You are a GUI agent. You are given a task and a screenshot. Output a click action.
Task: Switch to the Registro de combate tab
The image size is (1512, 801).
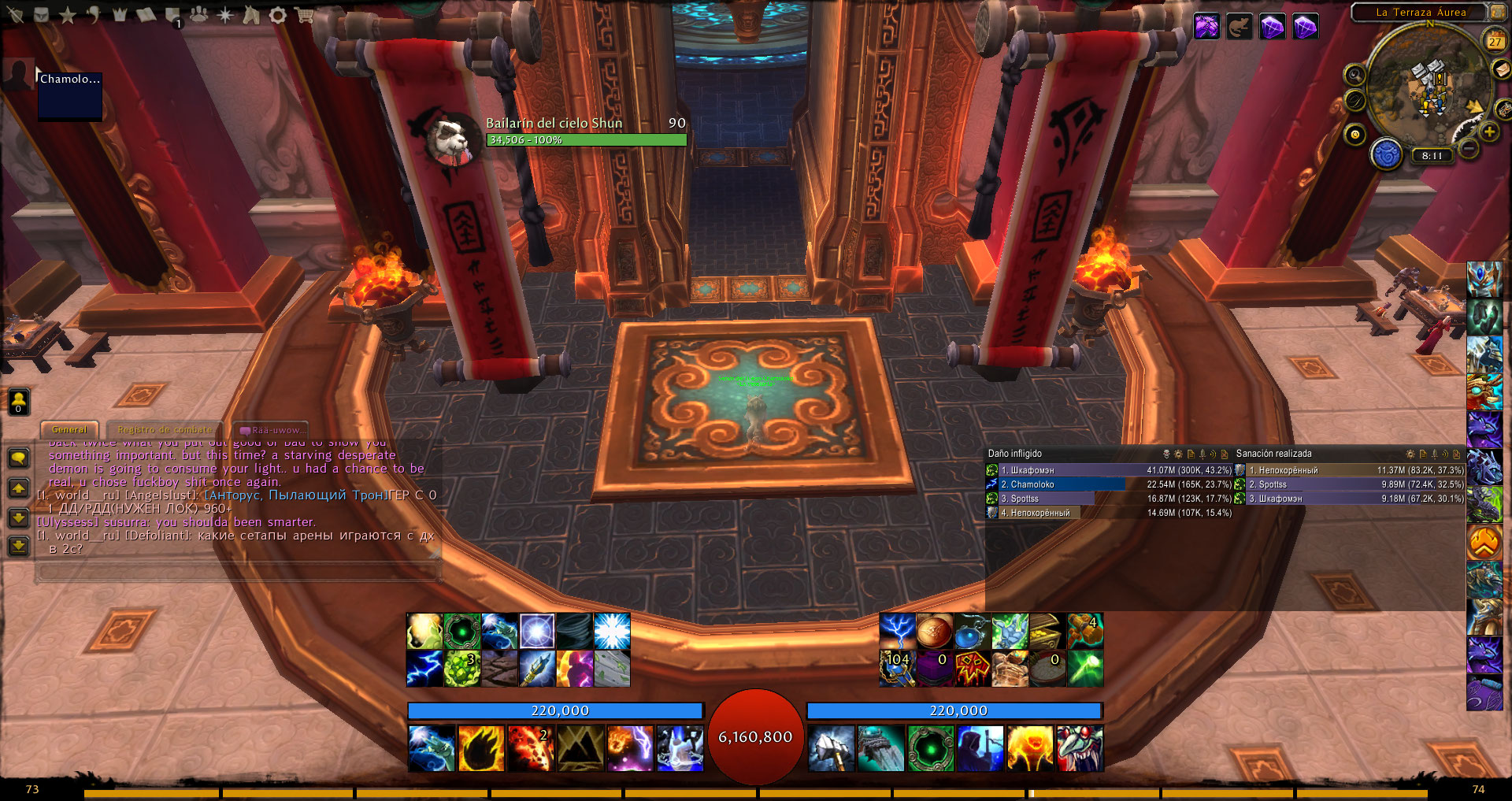point(165,430)
